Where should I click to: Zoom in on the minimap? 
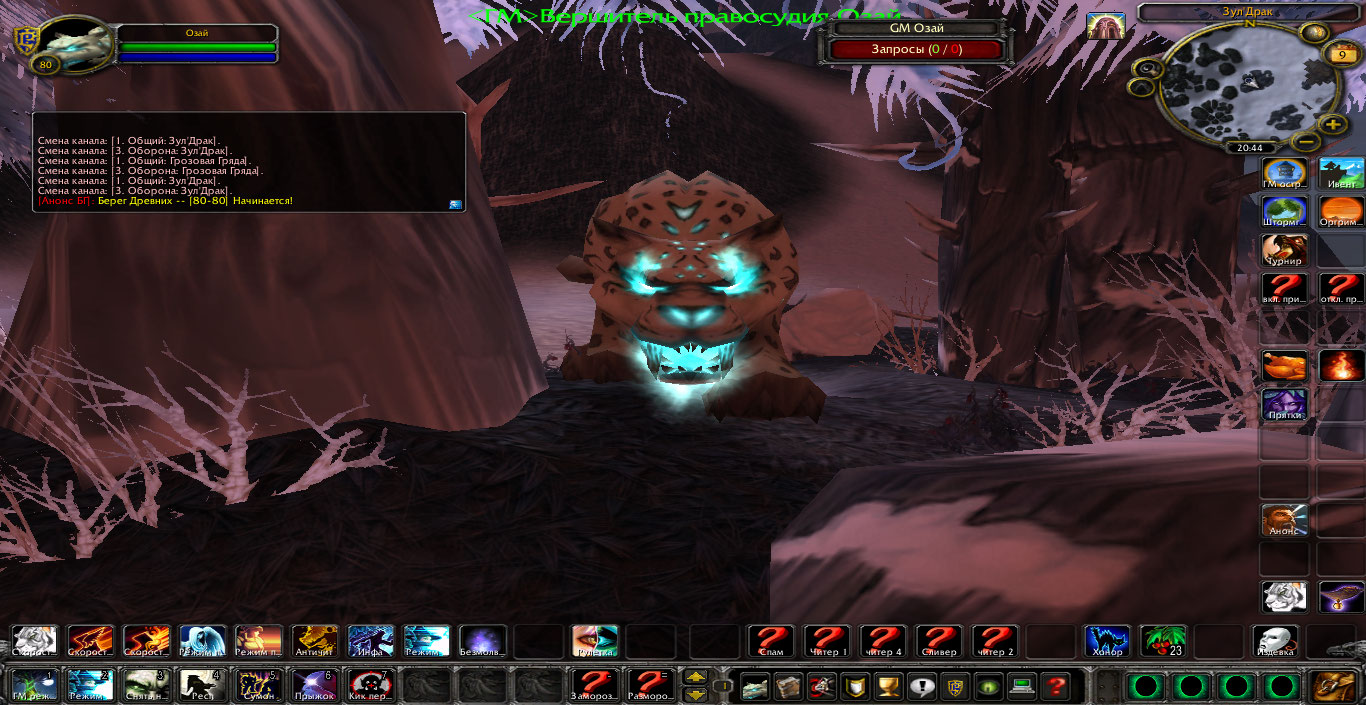pyautogui.click(x=1332, y=125)
